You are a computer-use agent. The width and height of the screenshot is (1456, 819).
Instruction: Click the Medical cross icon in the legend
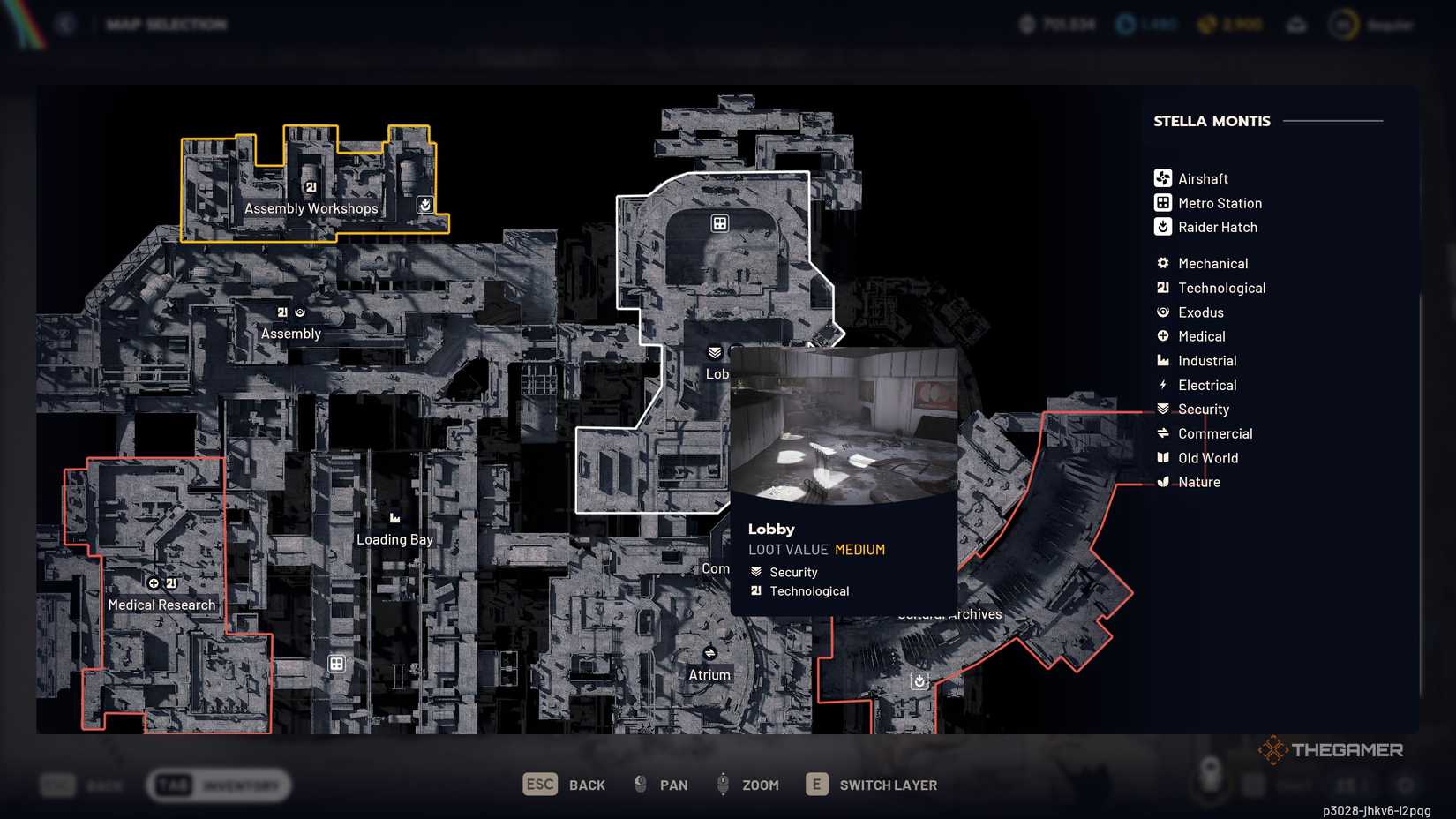pyautogui.click(x=1162, y=336)
